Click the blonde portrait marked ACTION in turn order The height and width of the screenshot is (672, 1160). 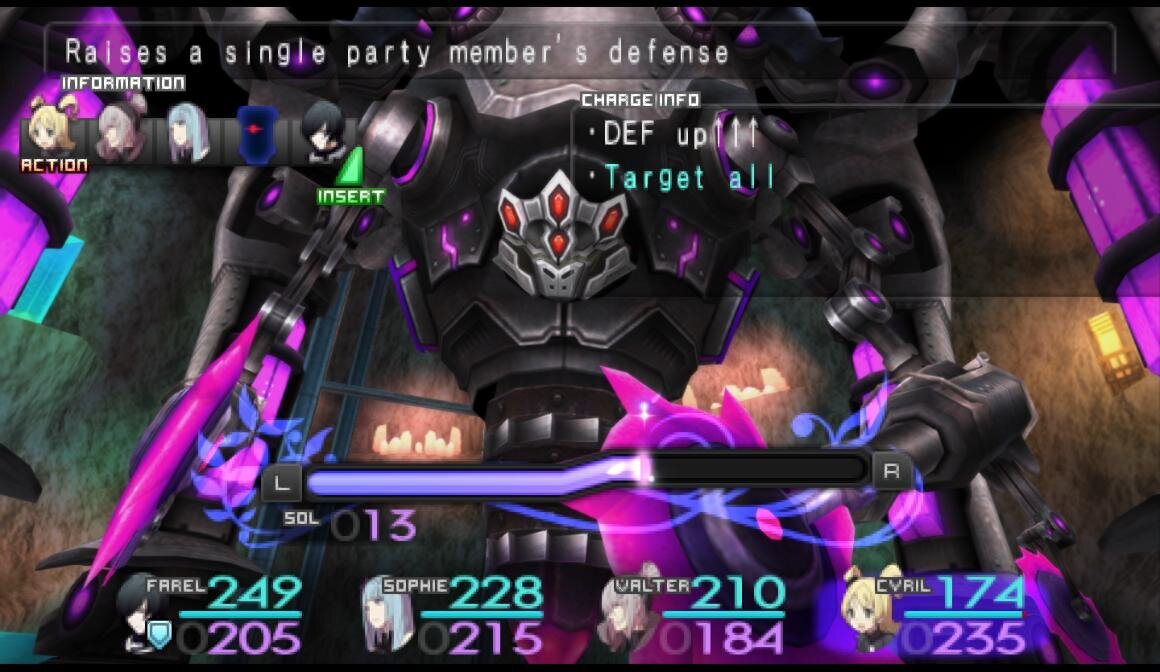point(53,132)
